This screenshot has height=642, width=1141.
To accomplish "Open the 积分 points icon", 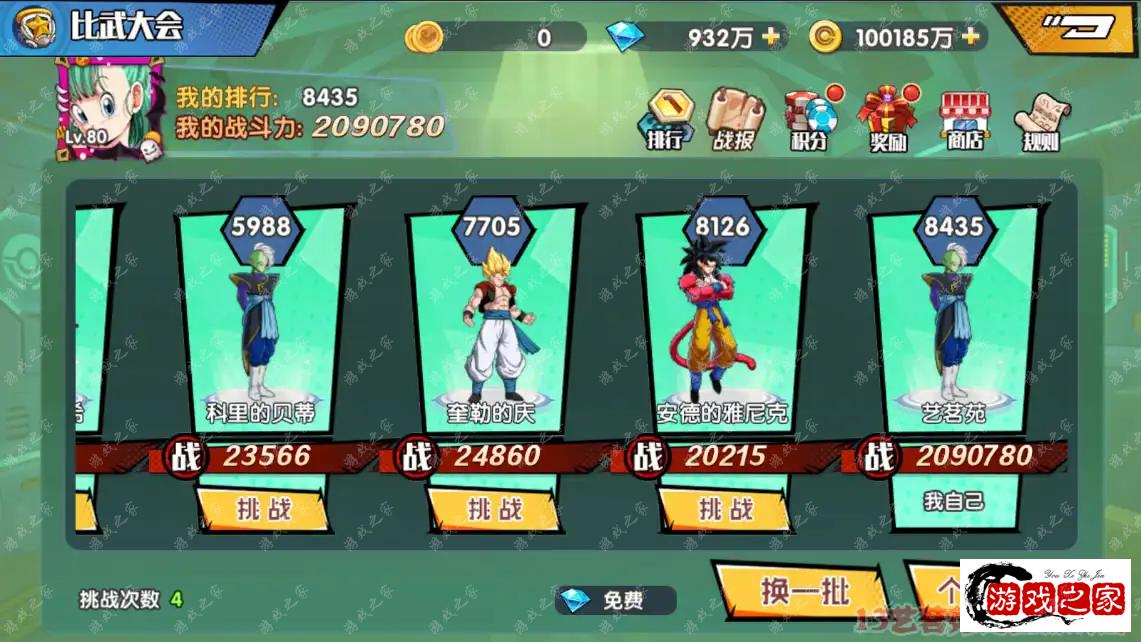I will click(x=810, y=119).
